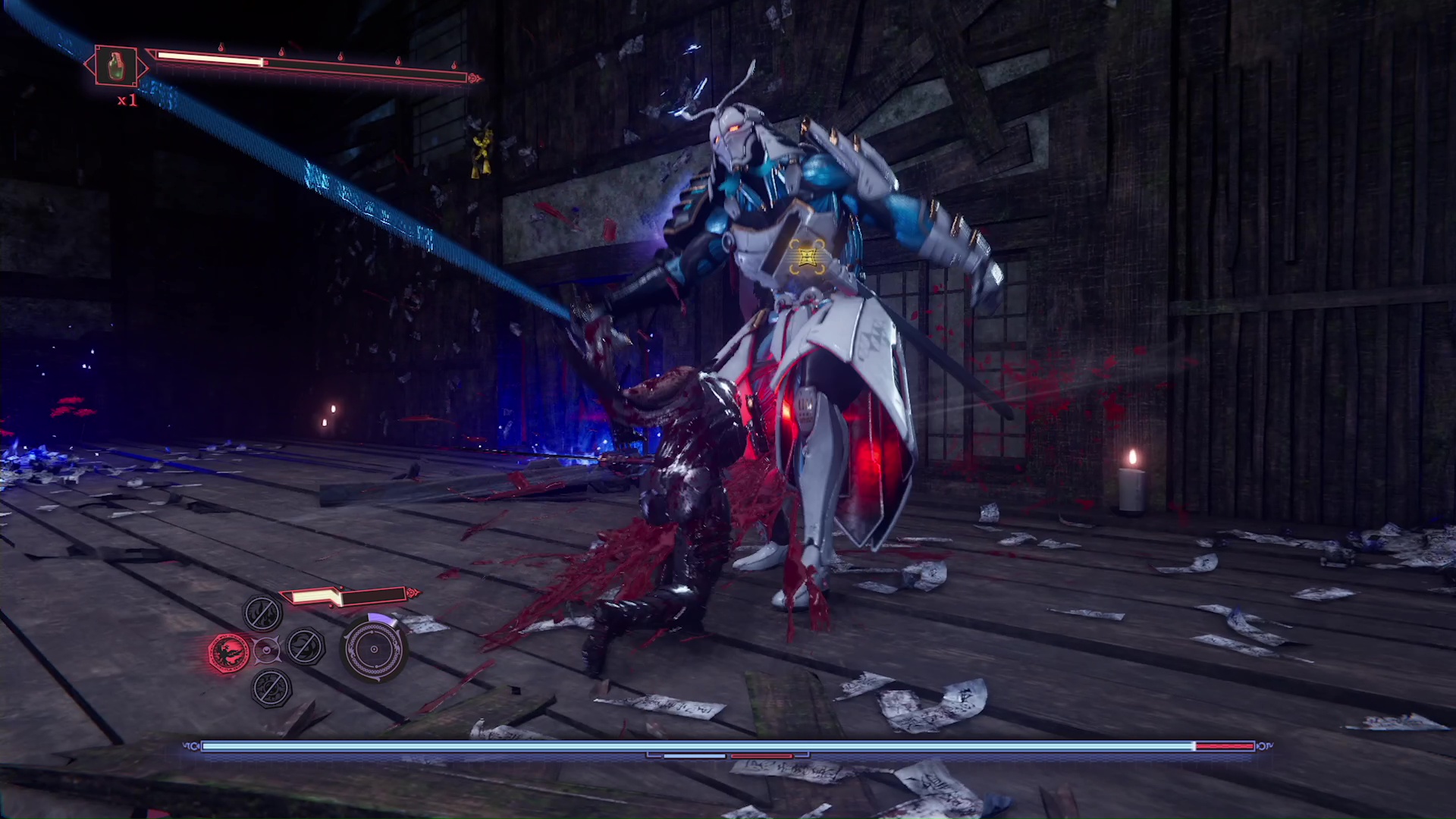Select the disabled swirl skill icon
Screen dimensions: 1456x819
point(306,647)
